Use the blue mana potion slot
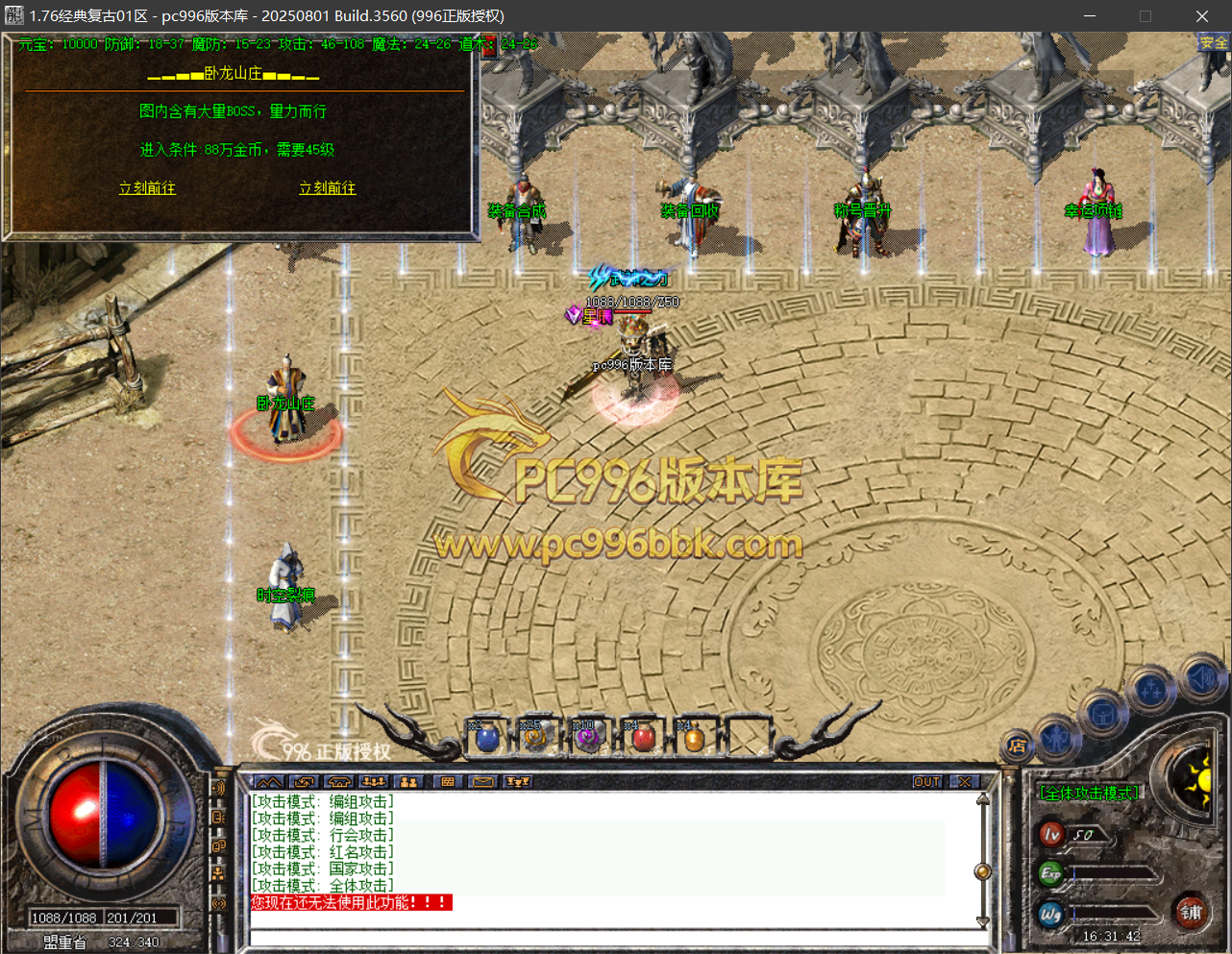Screen dimensions: 1232x954 (487, 739)
